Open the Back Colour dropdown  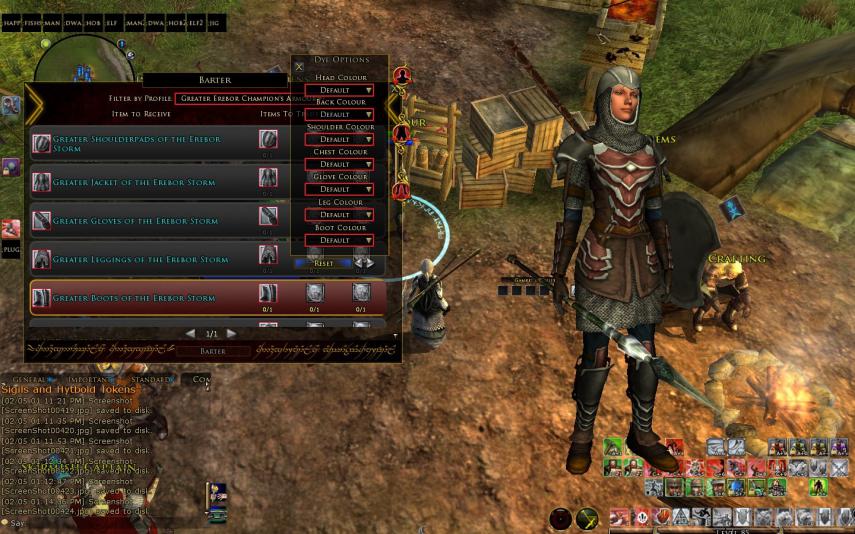click(x=340, y=115)
